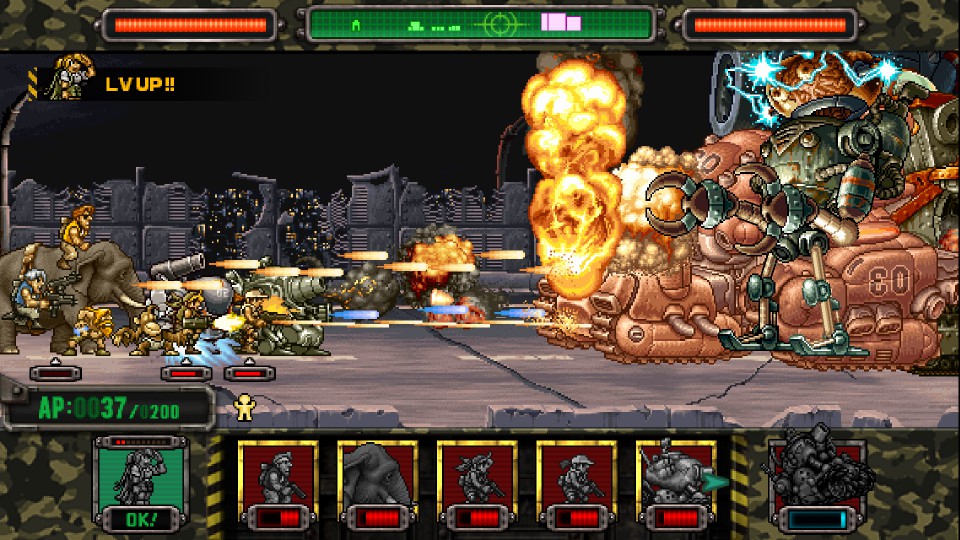Click the green battlefield radar minimap
The image size is (960, 540).
[480, 23]
